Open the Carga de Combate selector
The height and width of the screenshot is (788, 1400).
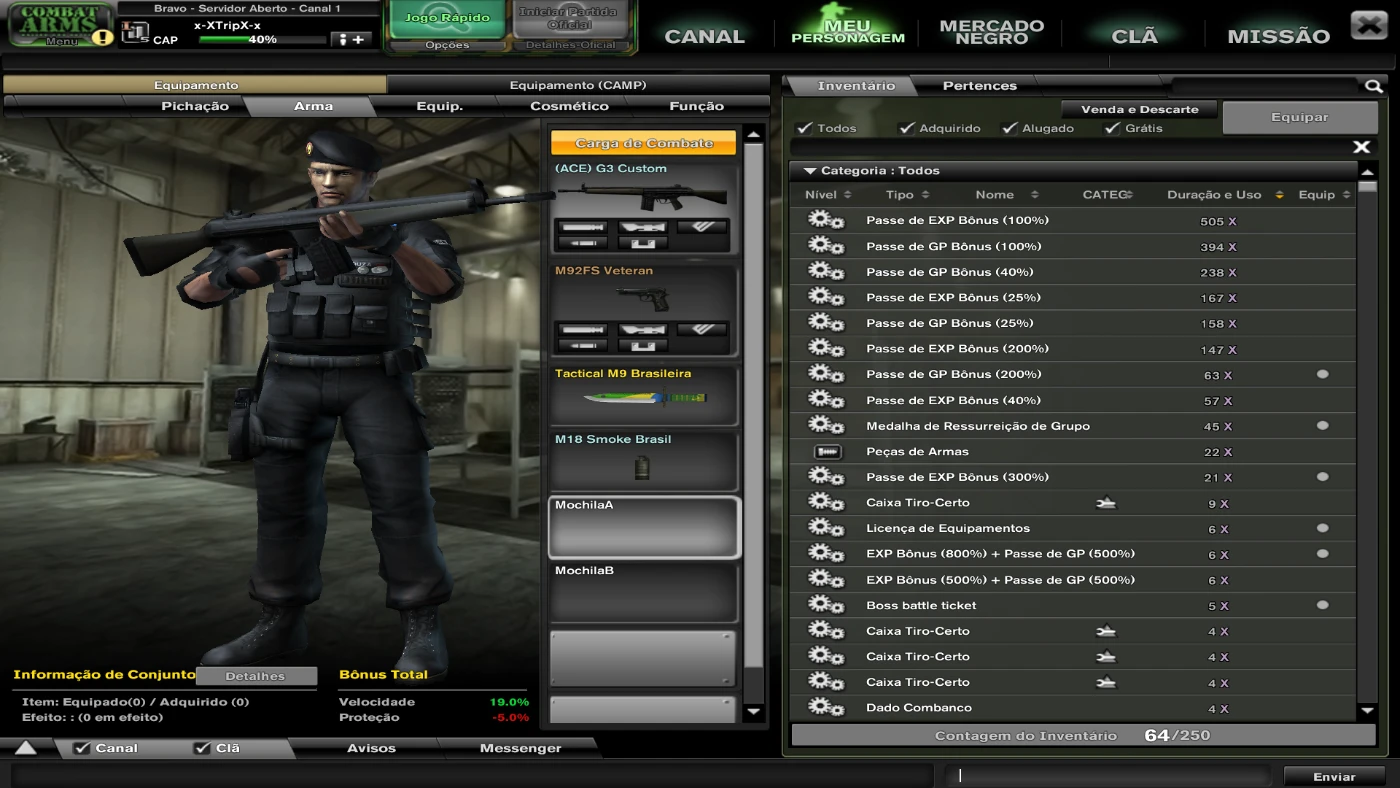click(x=643, y=142)
